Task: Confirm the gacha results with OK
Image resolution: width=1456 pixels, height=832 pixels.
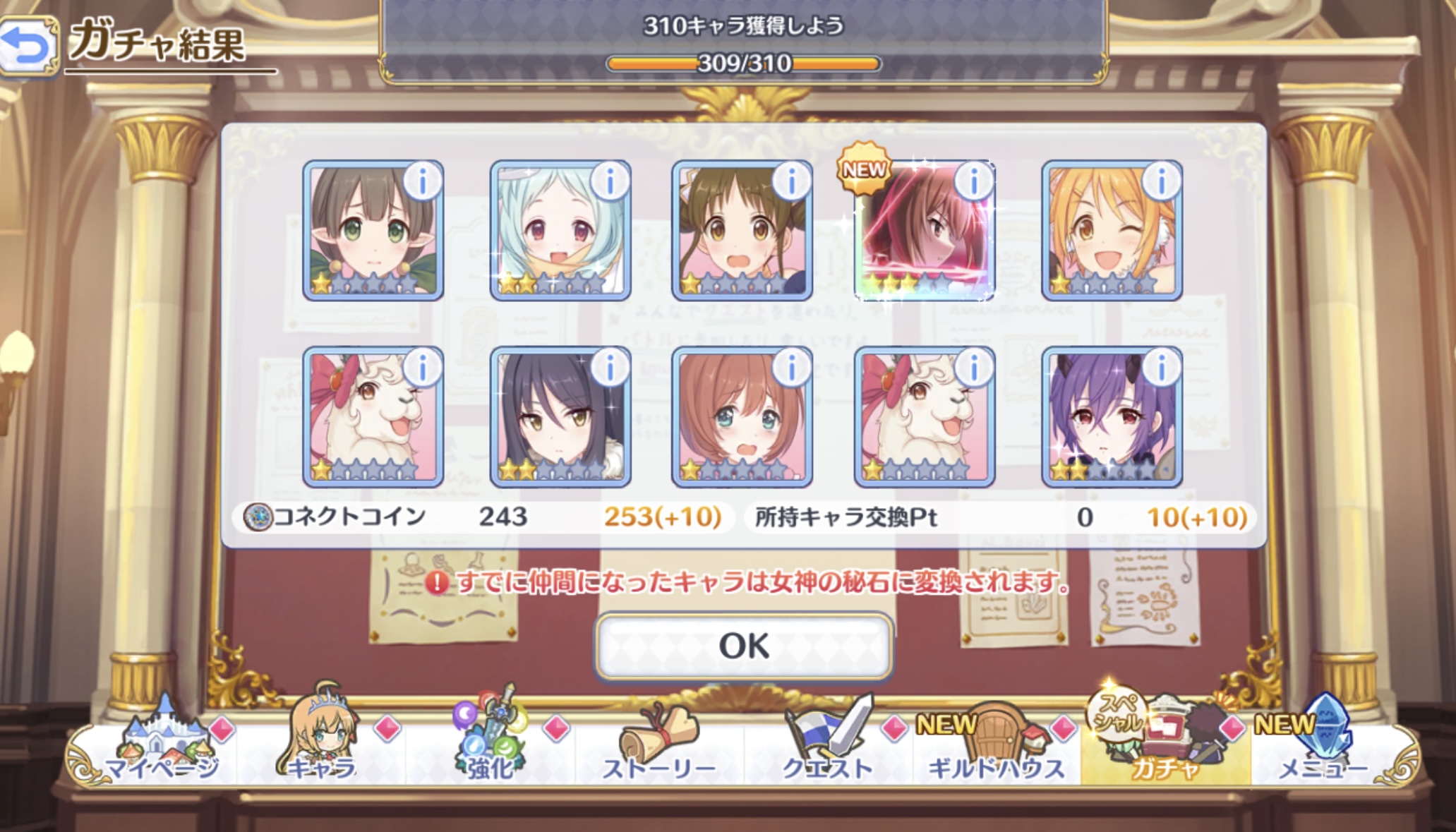Action: [x=744, y=646]
